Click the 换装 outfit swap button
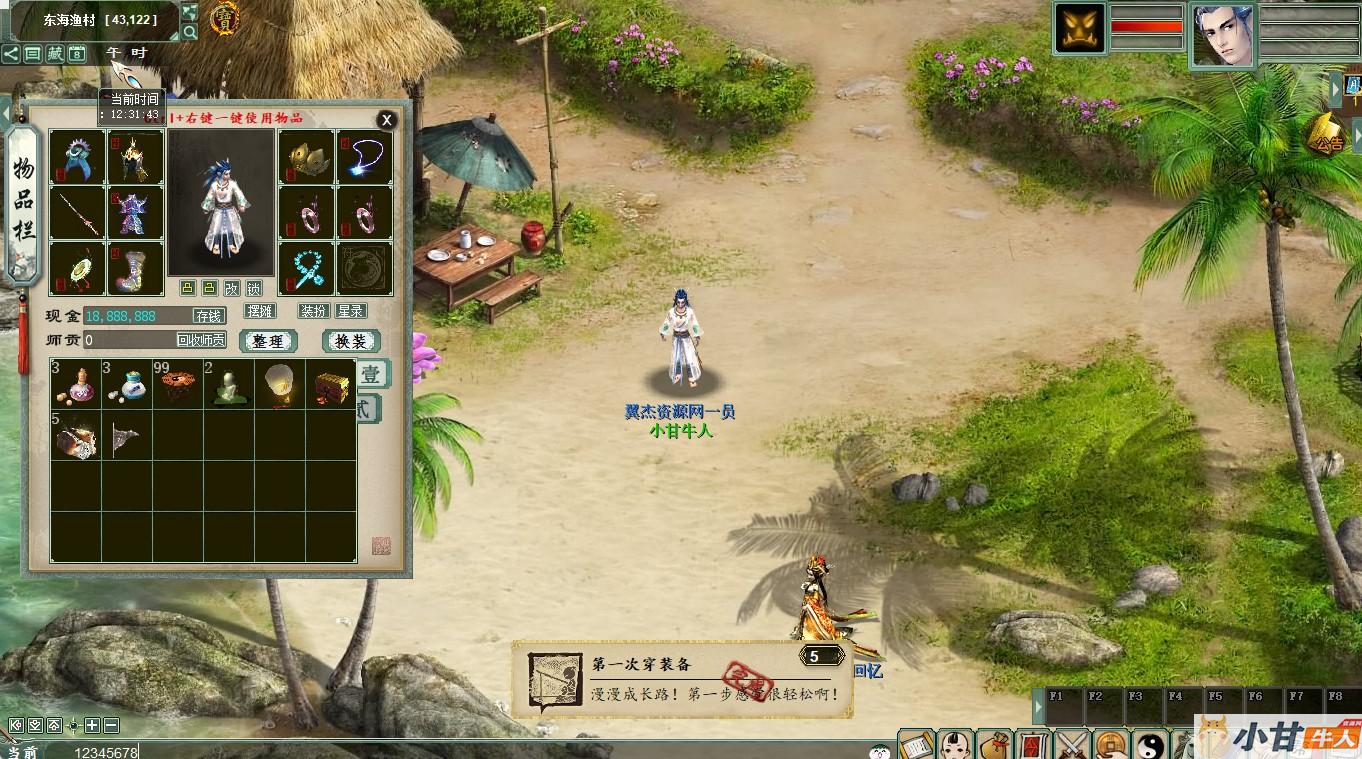 (351, 341)
